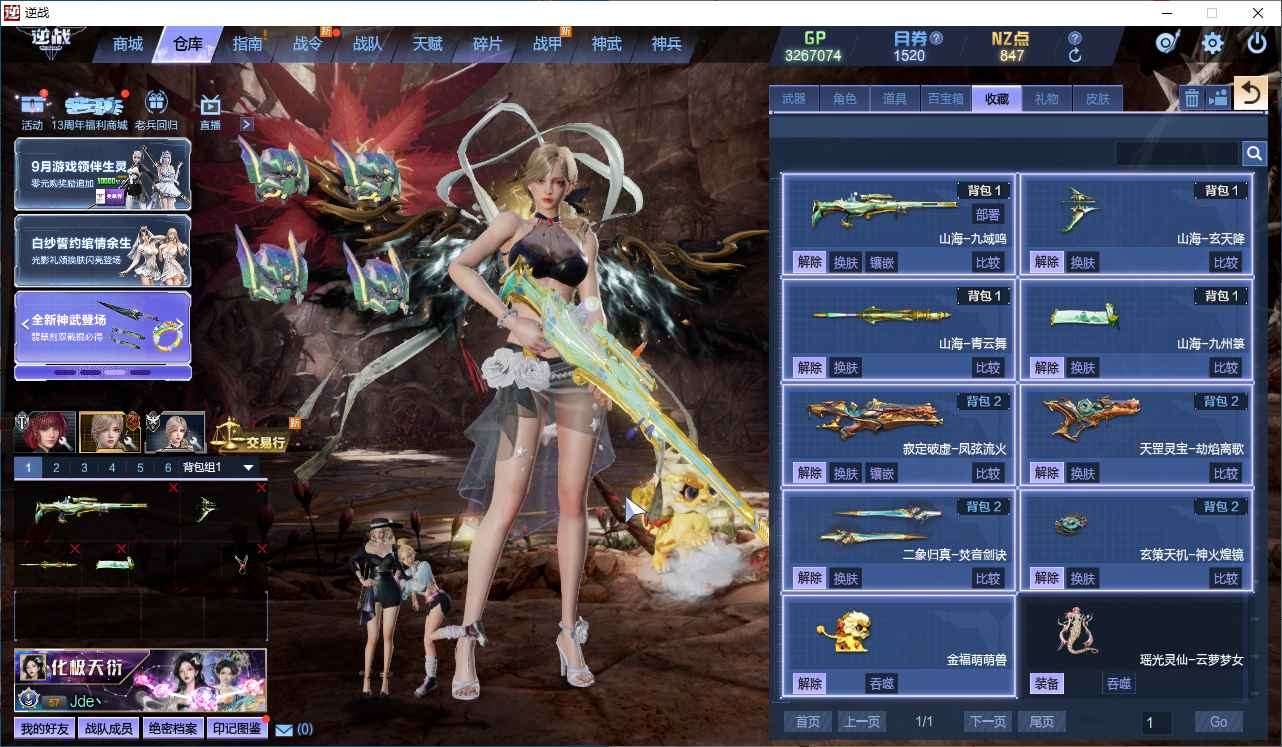Go to the 天赋 talent tab
This screenshot has height=747, width=1282.
[x=427, y=44]
